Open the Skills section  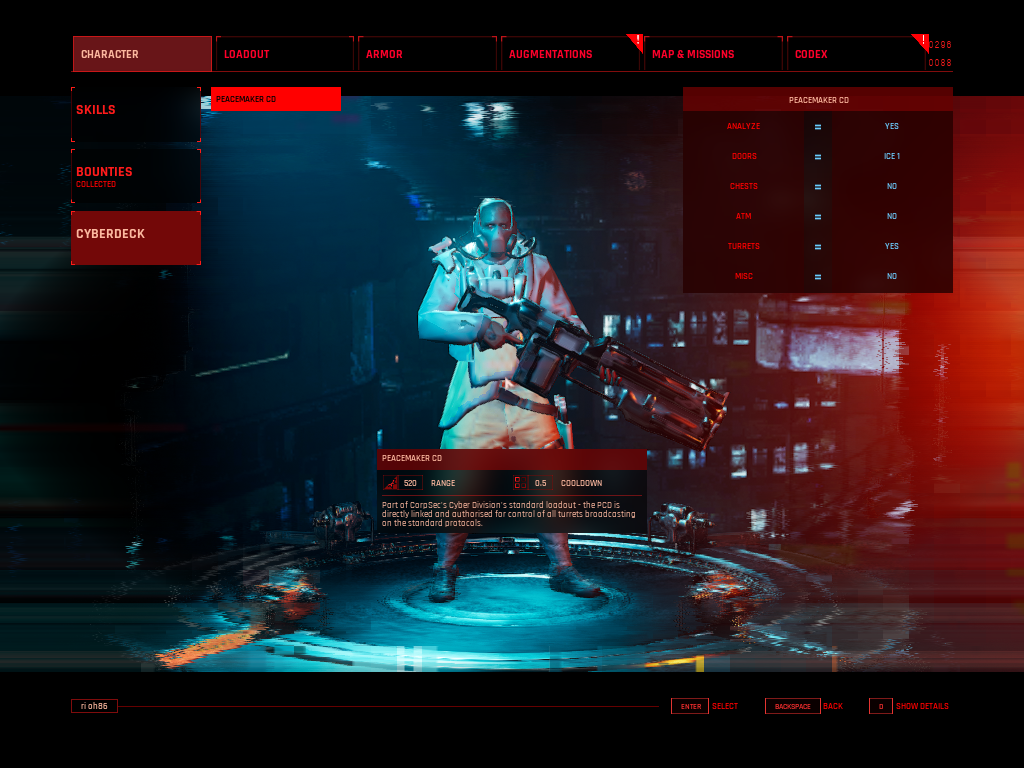[136, 113]
